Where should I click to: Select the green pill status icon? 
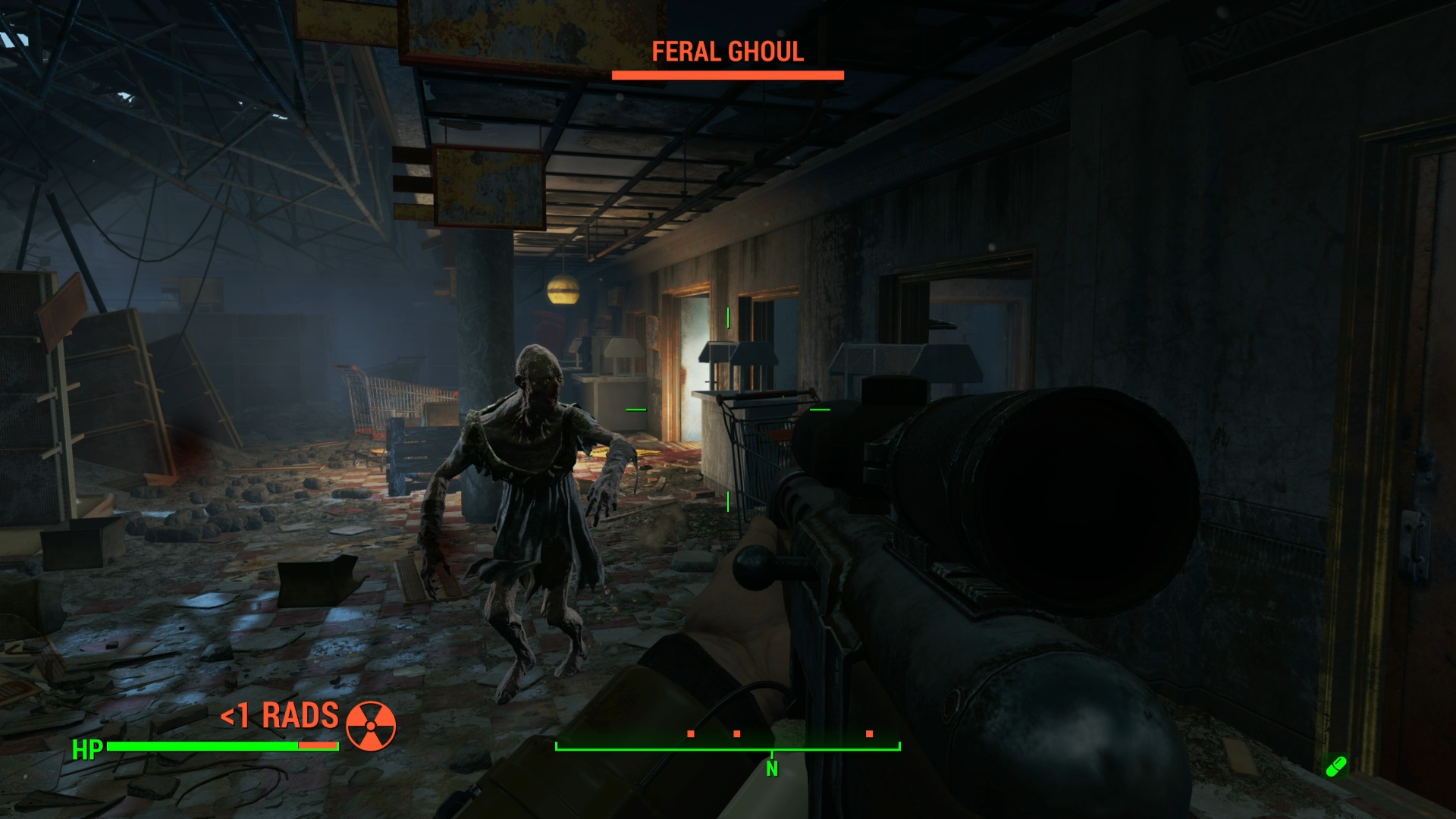click(1335, 766)
